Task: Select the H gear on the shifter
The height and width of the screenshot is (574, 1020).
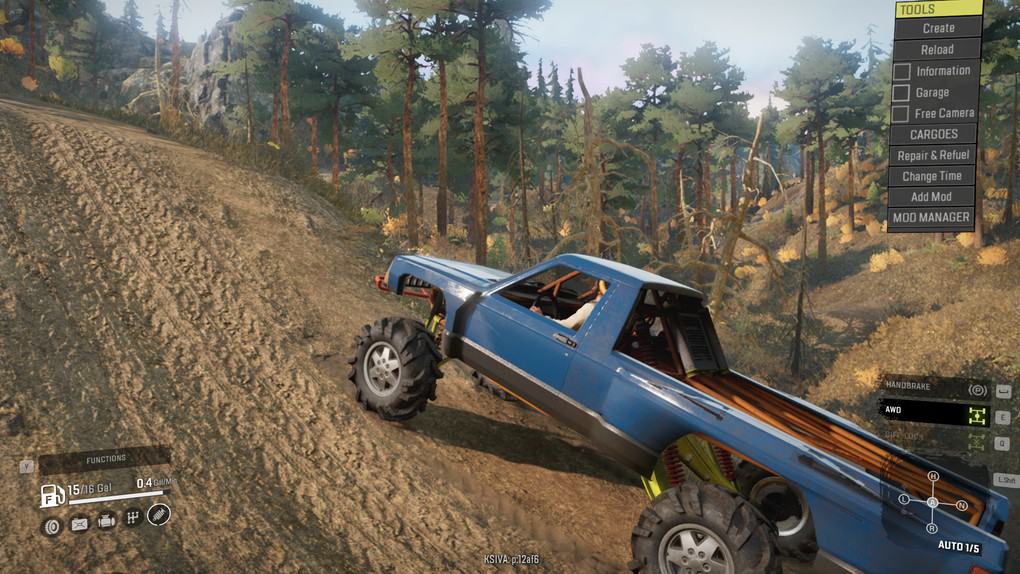Action: pyautogui.click(x=933, y=476)
